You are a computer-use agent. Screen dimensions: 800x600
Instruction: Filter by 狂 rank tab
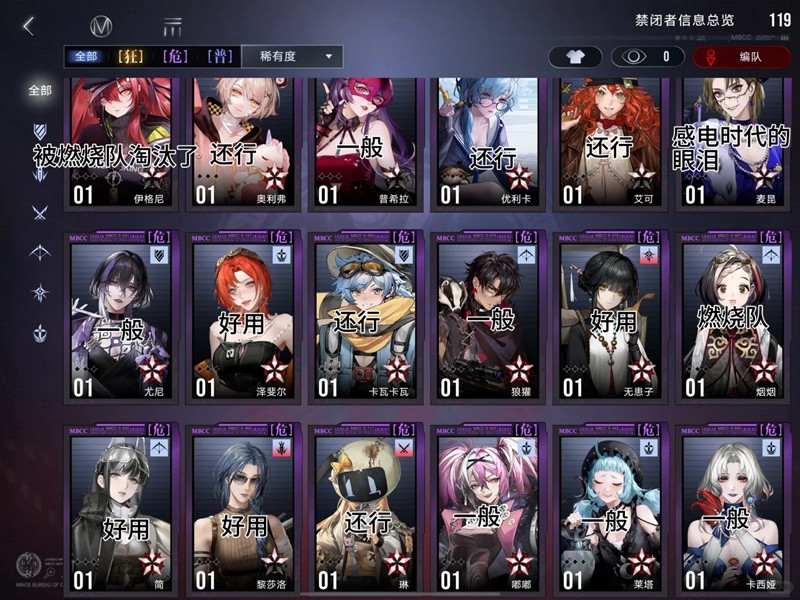[132, 57]
